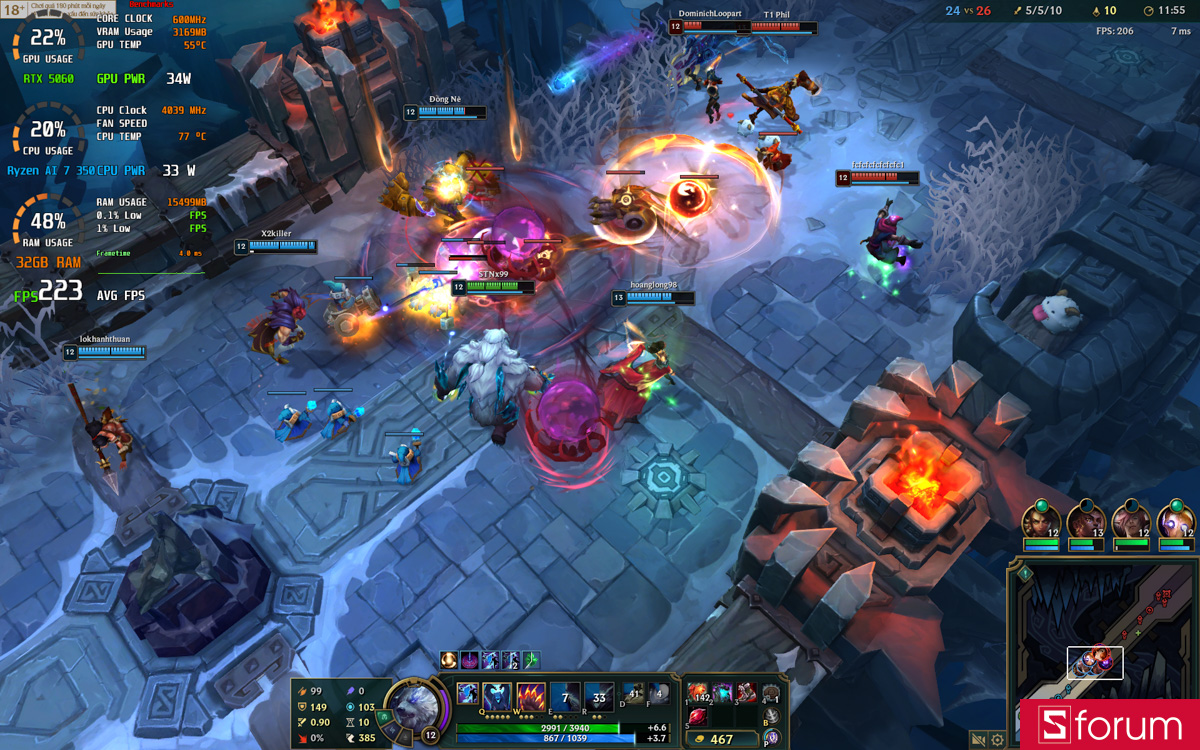This screenshot has height=750, width=1200.
Task: Use the item in inventory slot 3
Action: (746, 693)
